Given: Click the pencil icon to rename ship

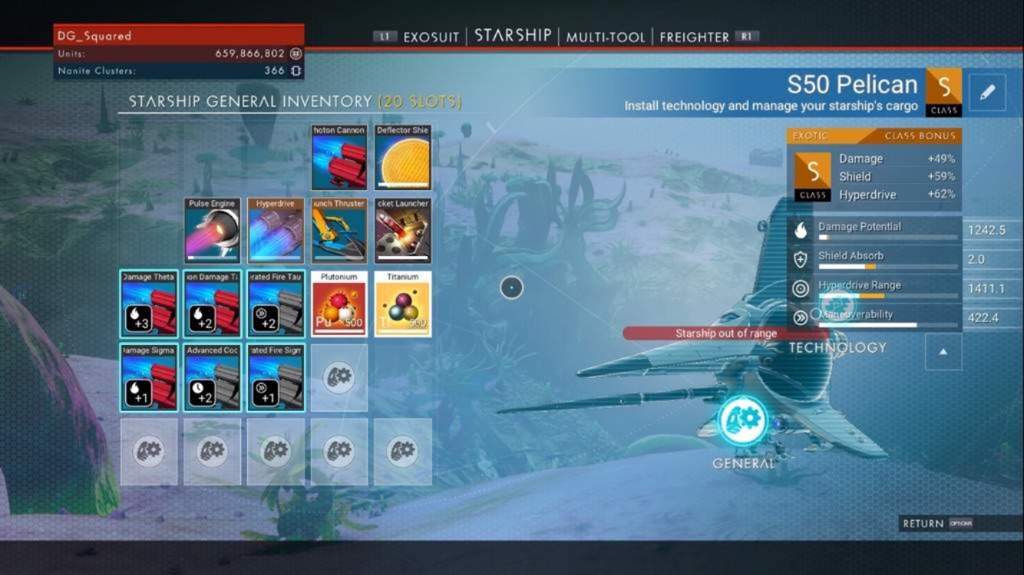Looking at the screenshot, I should click(987, 92).
